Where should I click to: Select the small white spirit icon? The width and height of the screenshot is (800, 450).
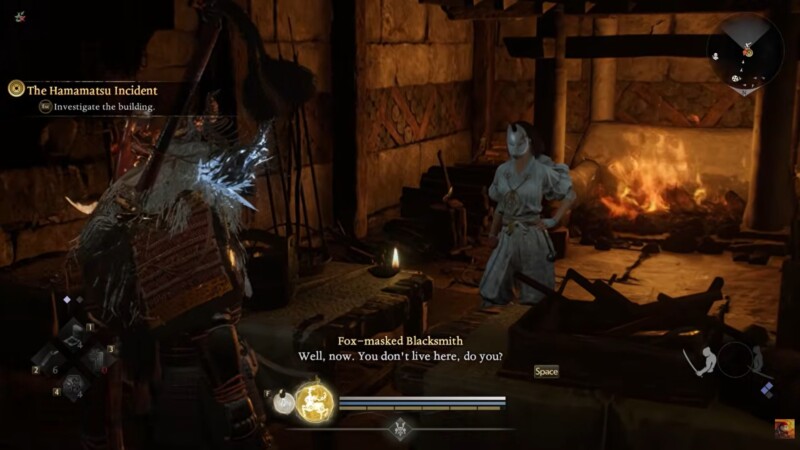(x=282, y=402)
